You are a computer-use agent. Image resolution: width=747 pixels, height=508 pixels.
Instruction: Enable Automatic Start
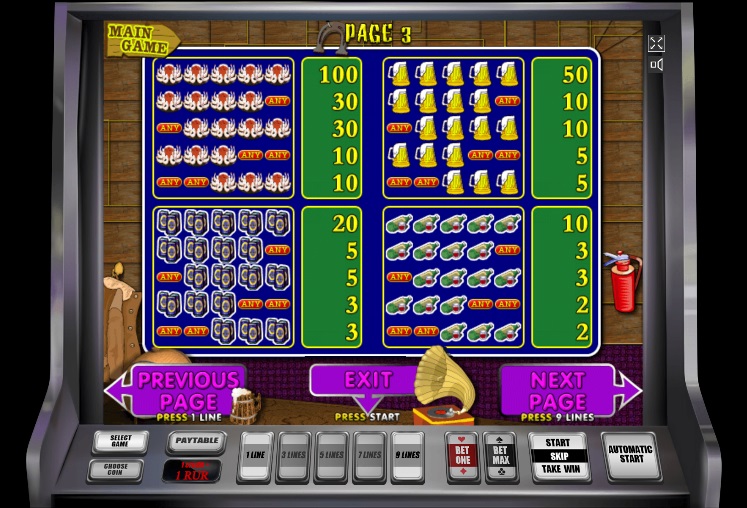tap(630, 456)
